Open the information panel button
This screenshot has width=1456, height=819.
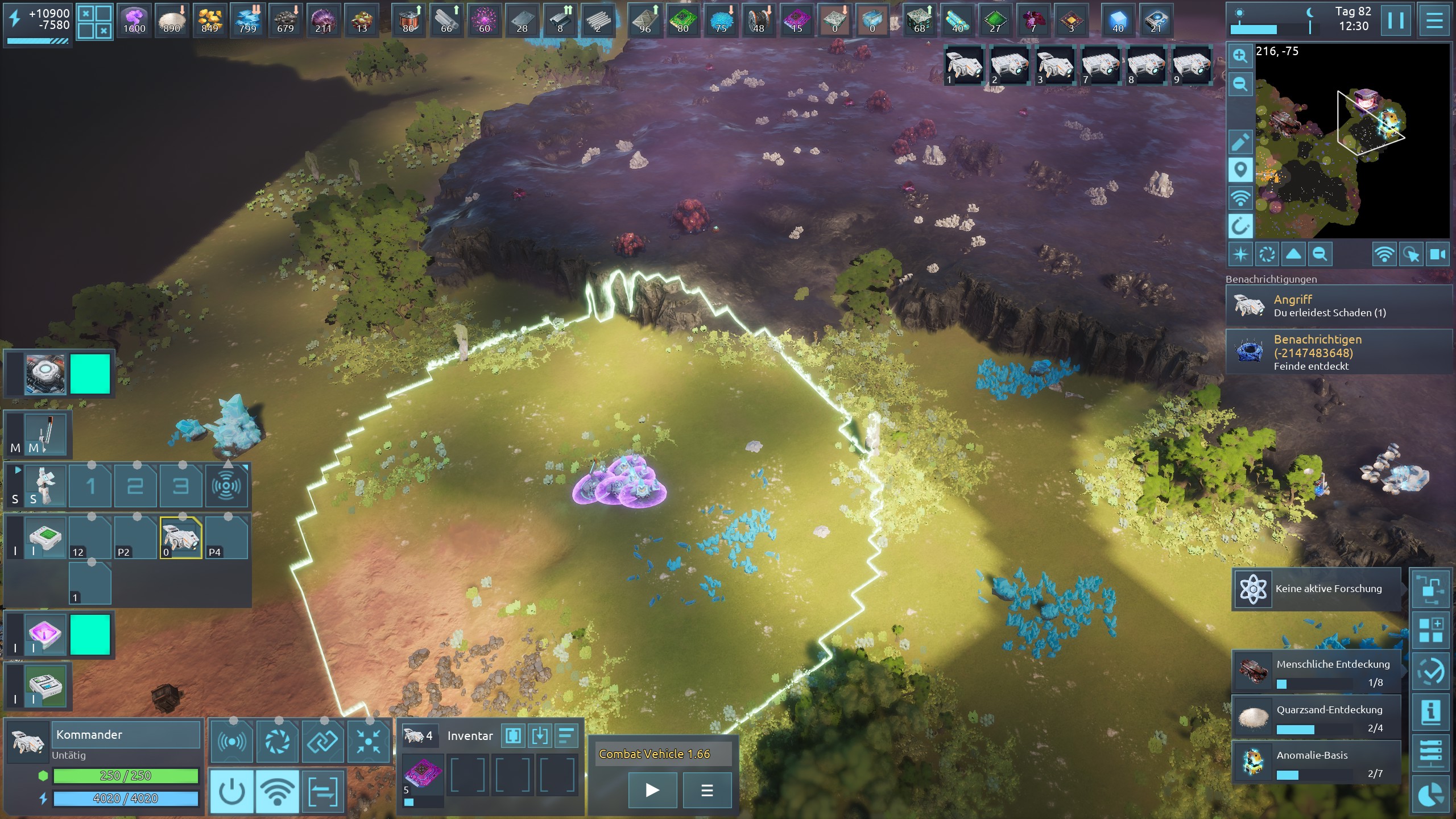click(1430, 712)
